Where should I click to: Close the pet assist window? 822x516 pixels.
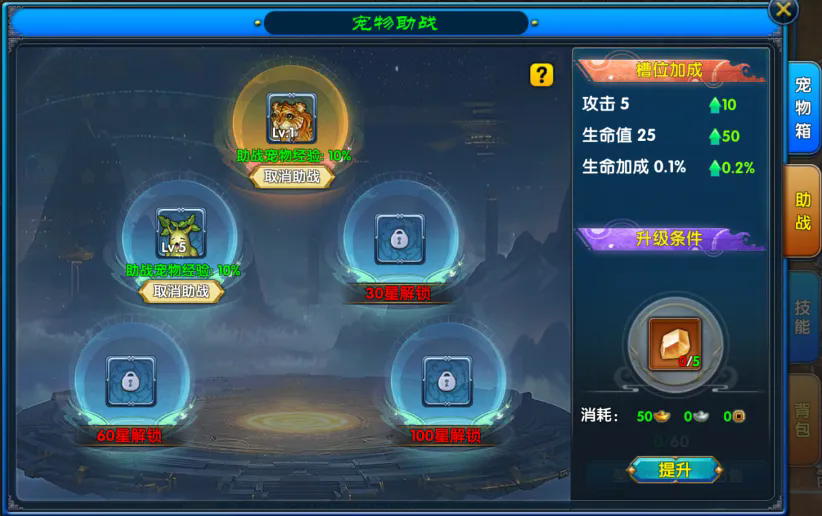[784, 10]
